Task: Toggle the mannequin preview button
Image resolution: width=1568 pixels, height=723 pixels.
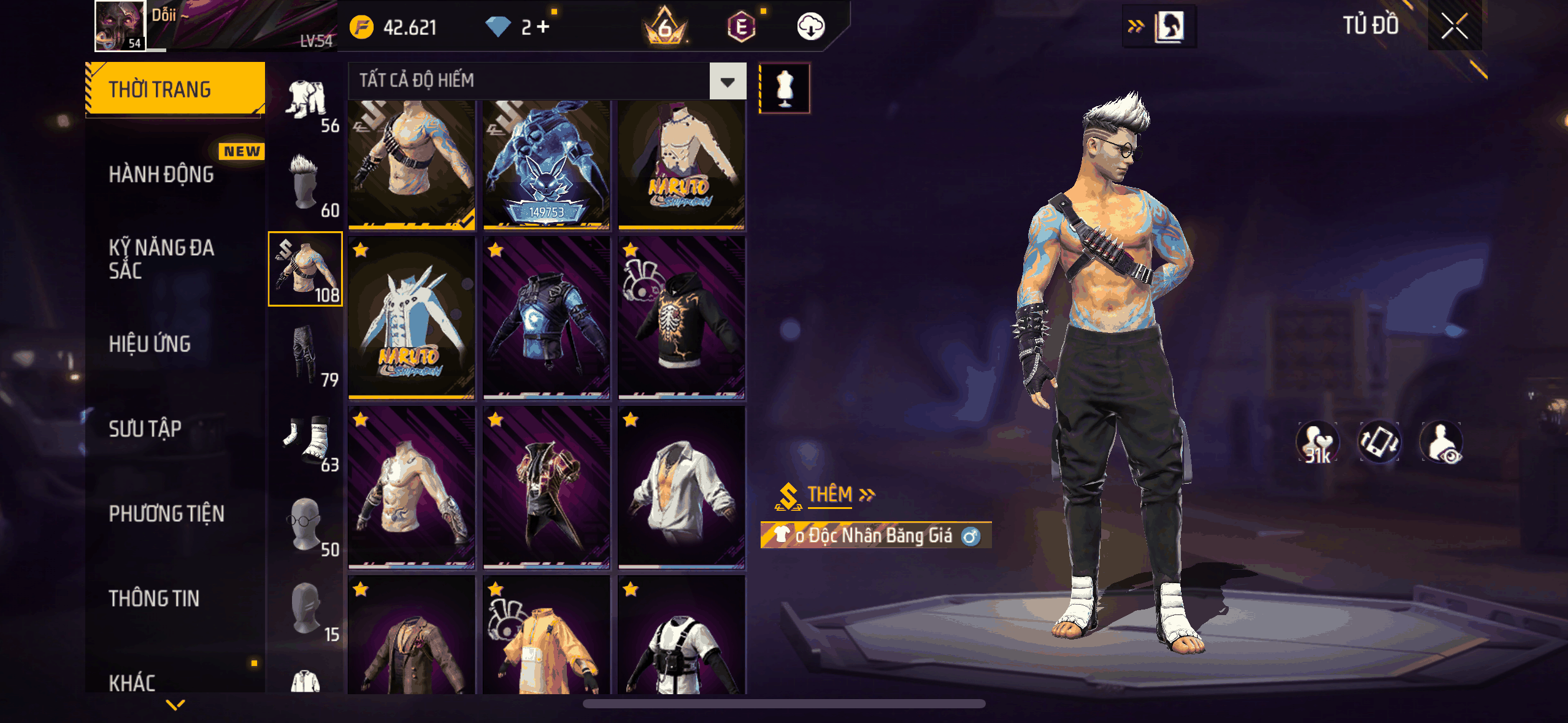Action: click(785, 88)
